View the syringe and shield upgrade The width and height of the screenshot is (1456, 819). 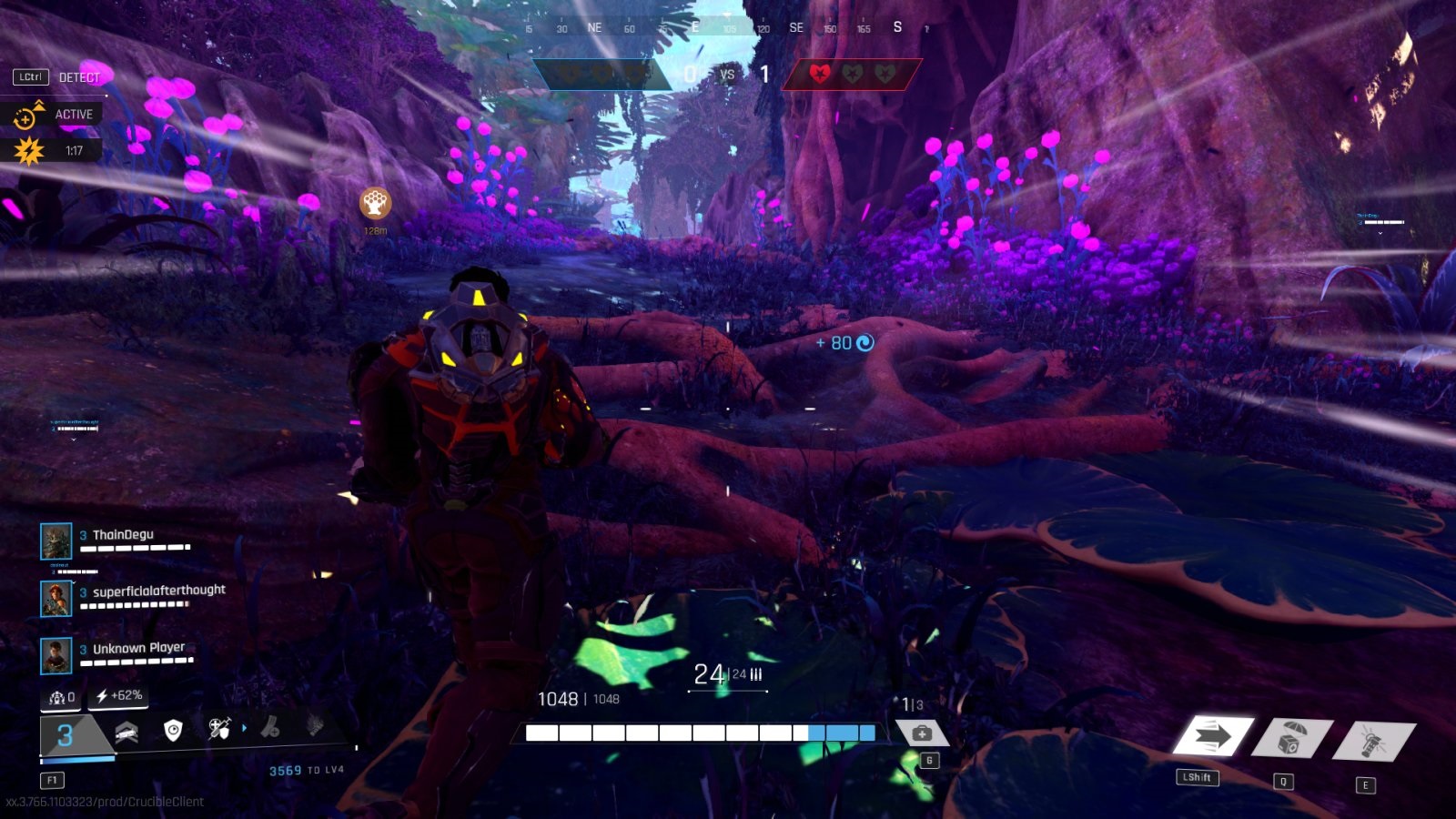219,729
